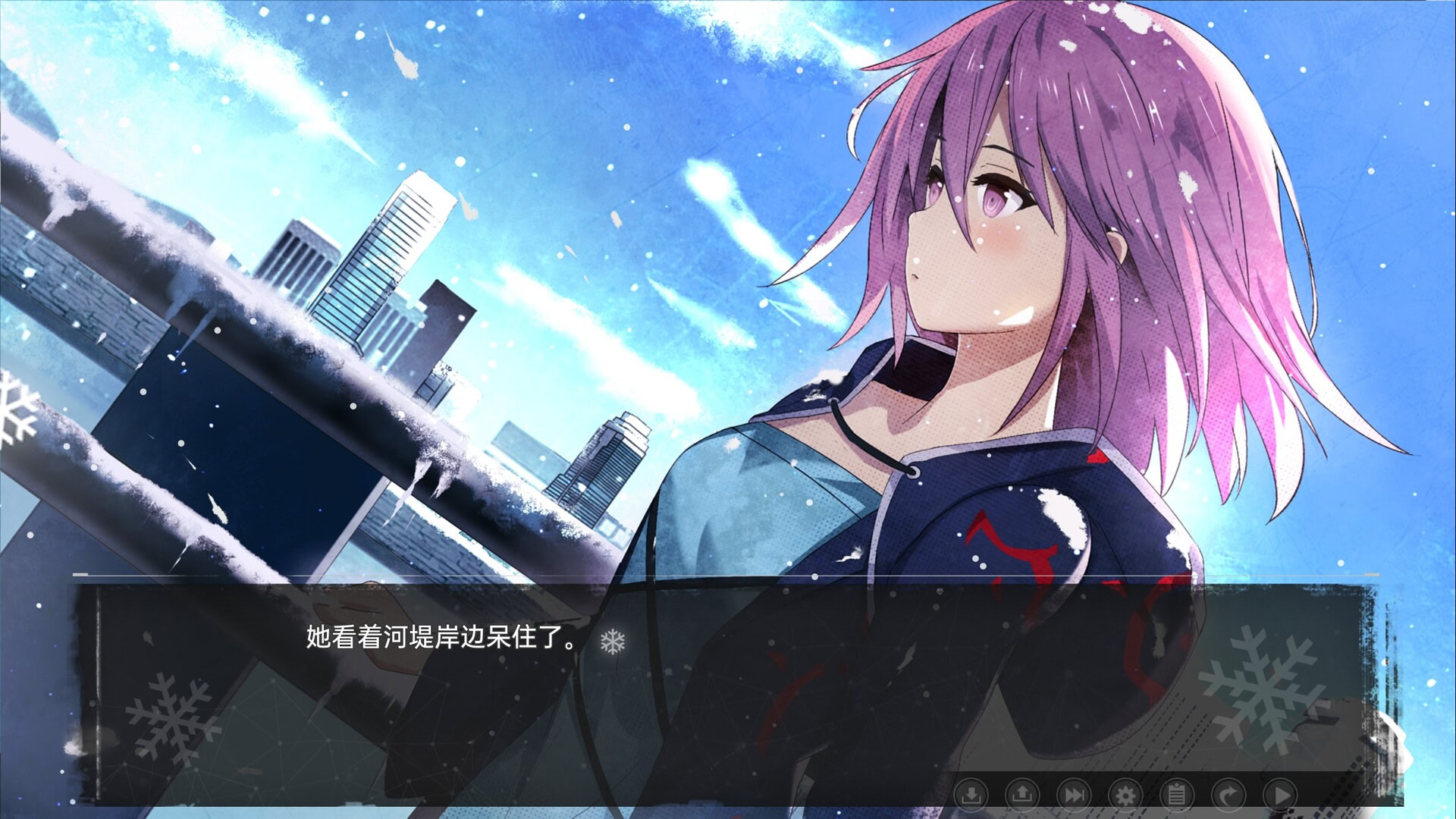Start playback with the play control
The height and width of the screenshot is (819, 1456).
(x=1281, y=794)
